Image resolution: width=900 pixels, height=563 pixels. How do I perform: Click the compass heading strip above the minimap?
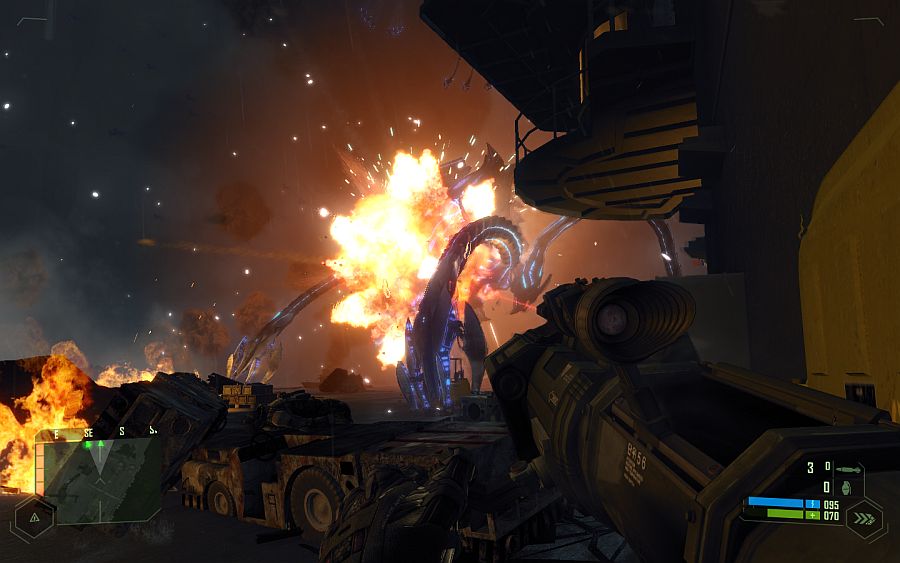100,433
